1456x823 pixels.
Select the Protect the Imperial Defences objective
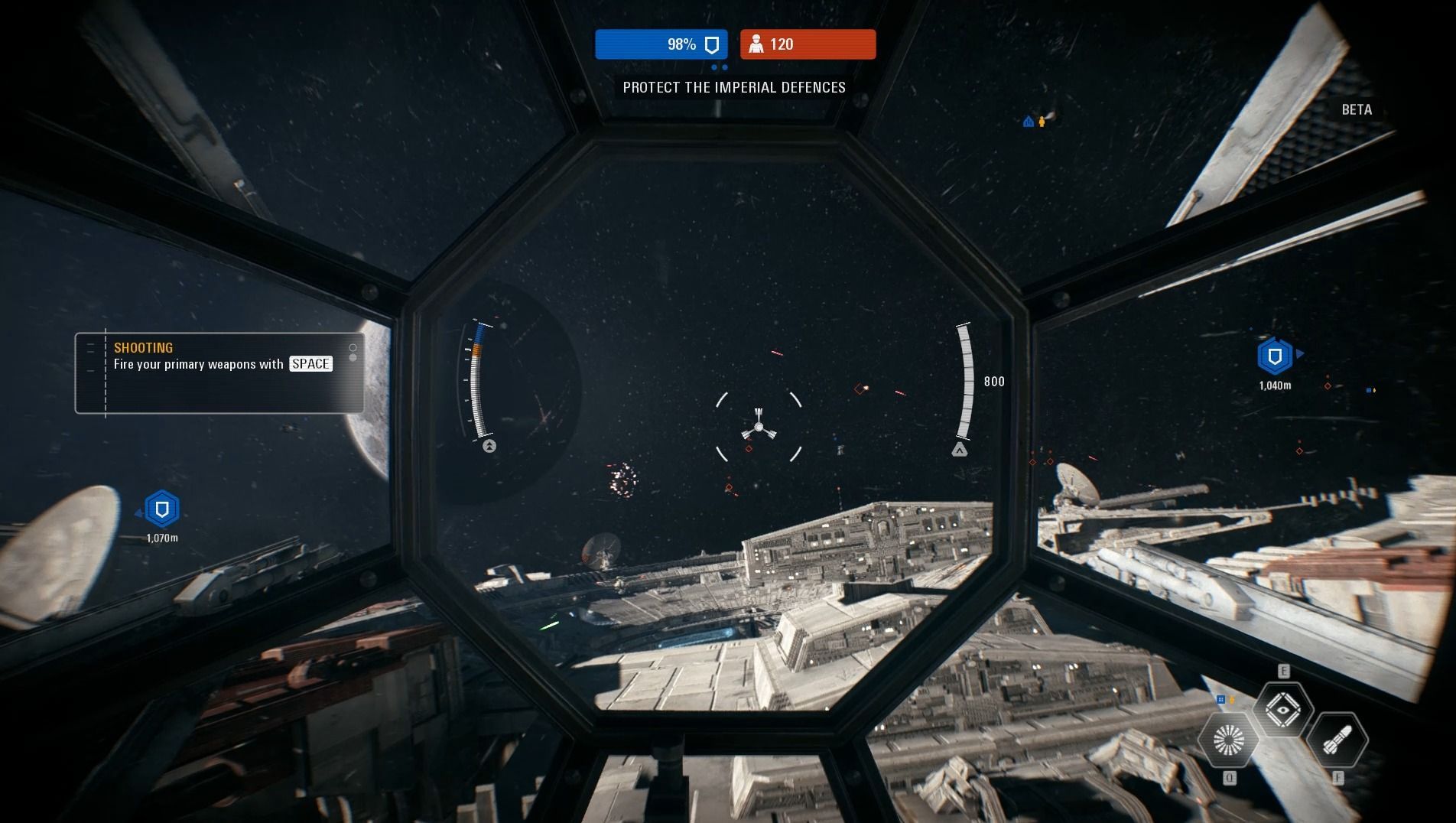click(x=734, y=87)
